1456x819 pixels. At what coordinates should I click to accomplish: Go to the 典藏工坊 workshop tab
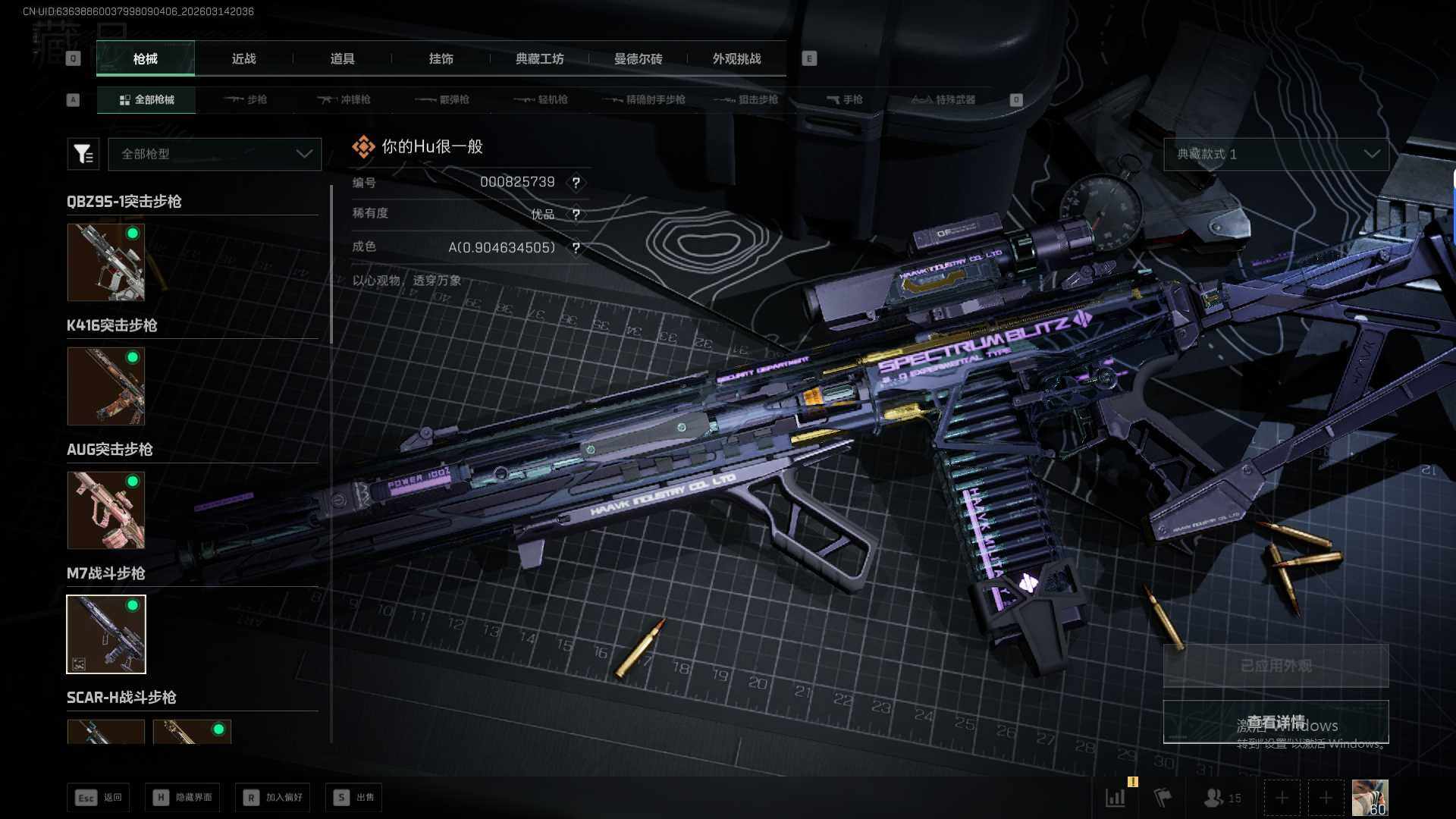pyautogui.click(x=539, y=58)
